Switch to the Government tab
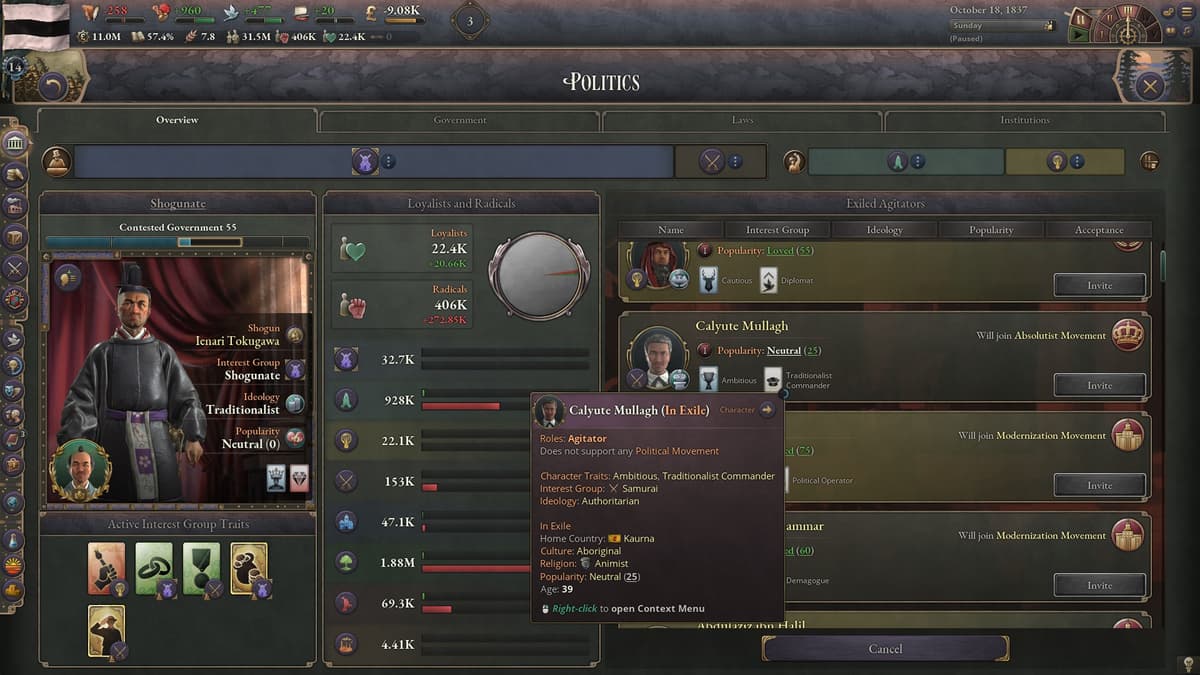The image size is (1200, 675). 460,120
